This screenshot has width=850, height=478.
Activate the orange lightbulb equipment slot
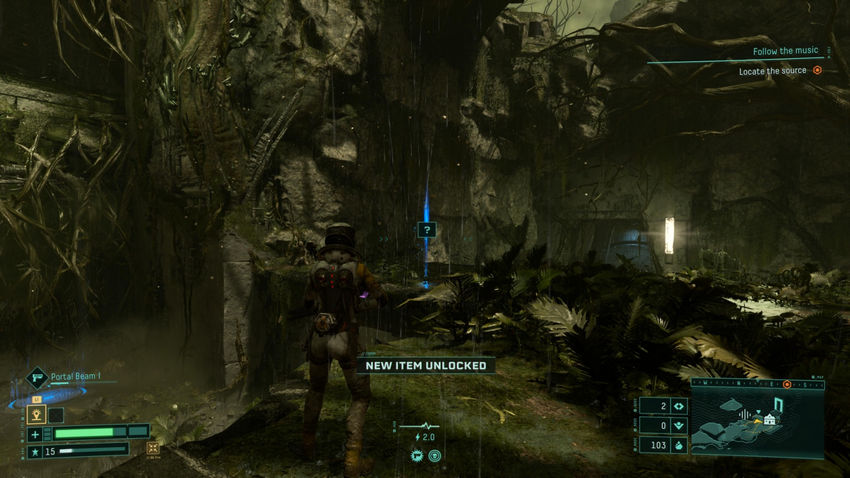pos(35,414)
